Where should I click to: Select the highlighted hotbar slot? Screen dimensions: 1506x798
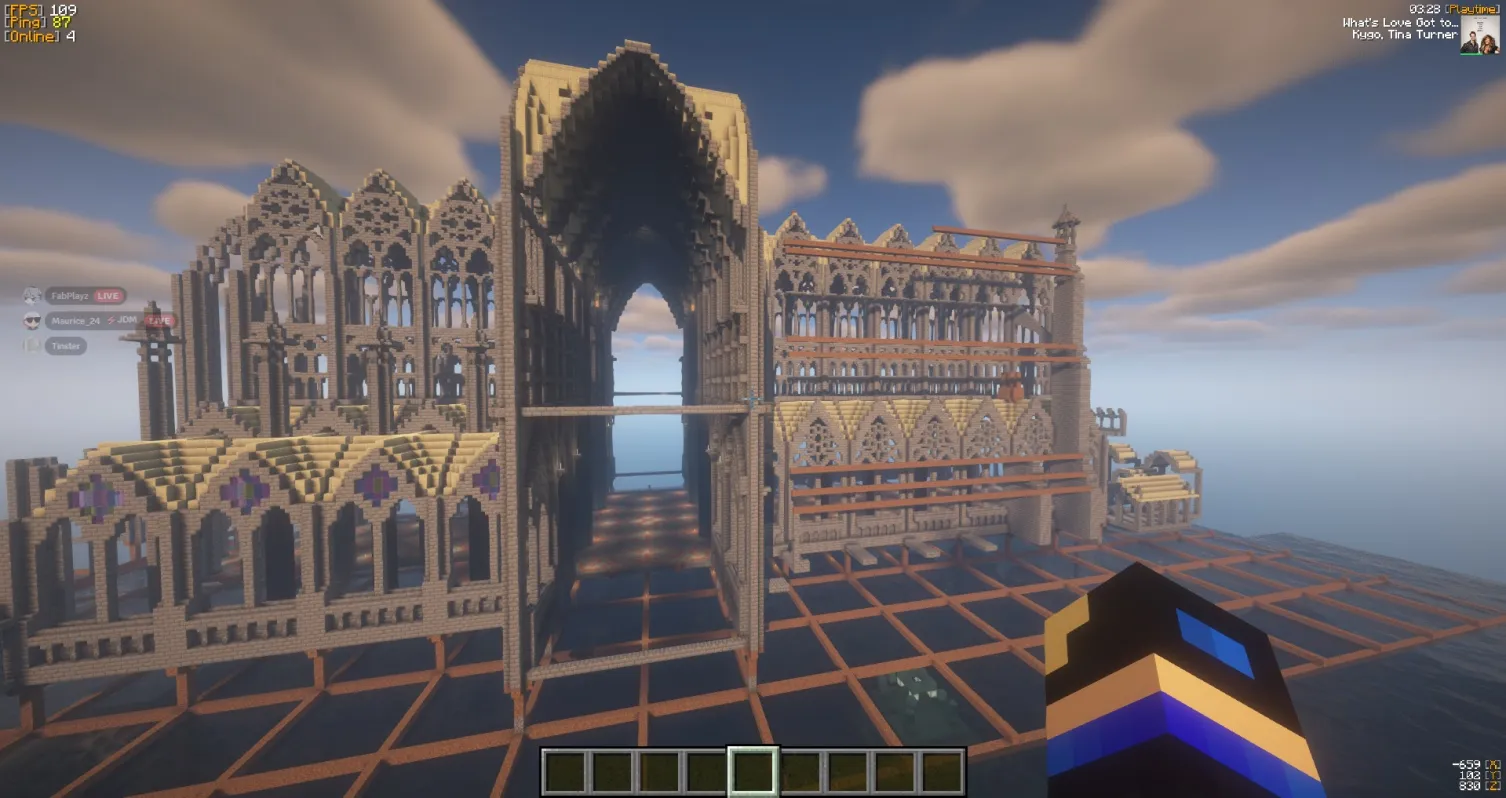pyautogui.click(x=753, y=772)
